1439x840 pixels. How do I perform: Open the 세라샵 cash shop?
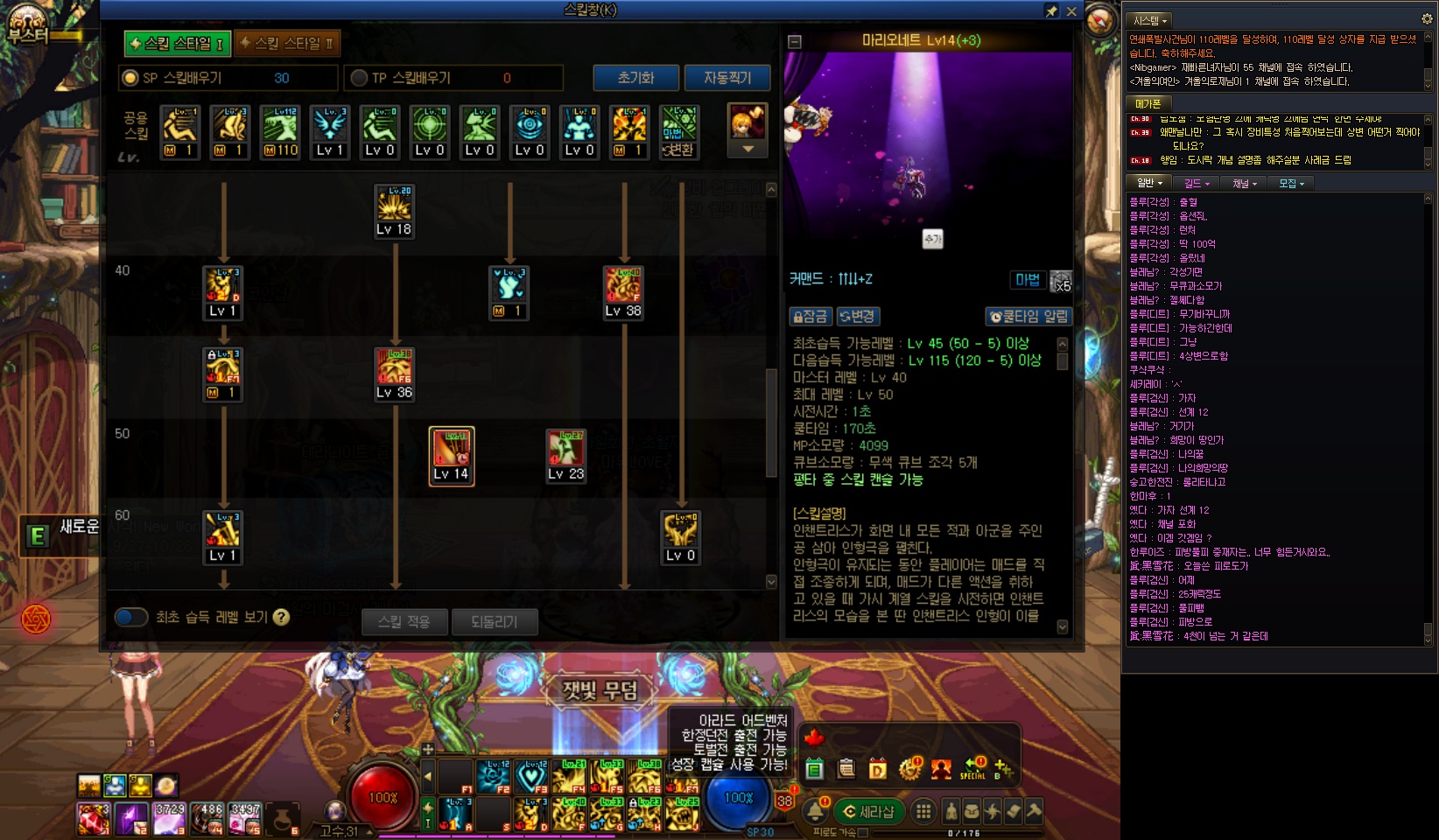868,811
